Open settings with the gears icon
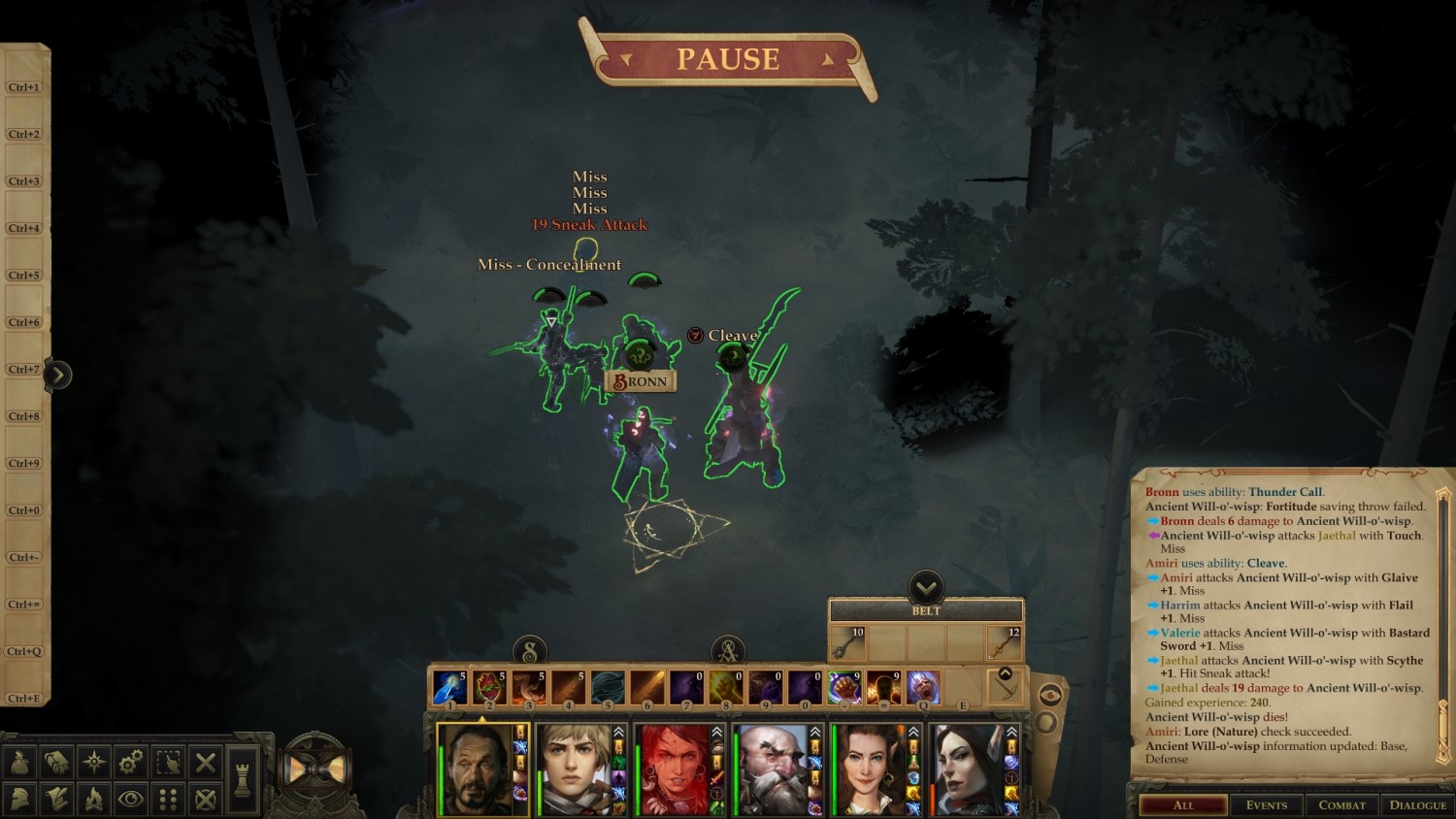Viewport: 1456px width, 819px height. click(131, 763)
